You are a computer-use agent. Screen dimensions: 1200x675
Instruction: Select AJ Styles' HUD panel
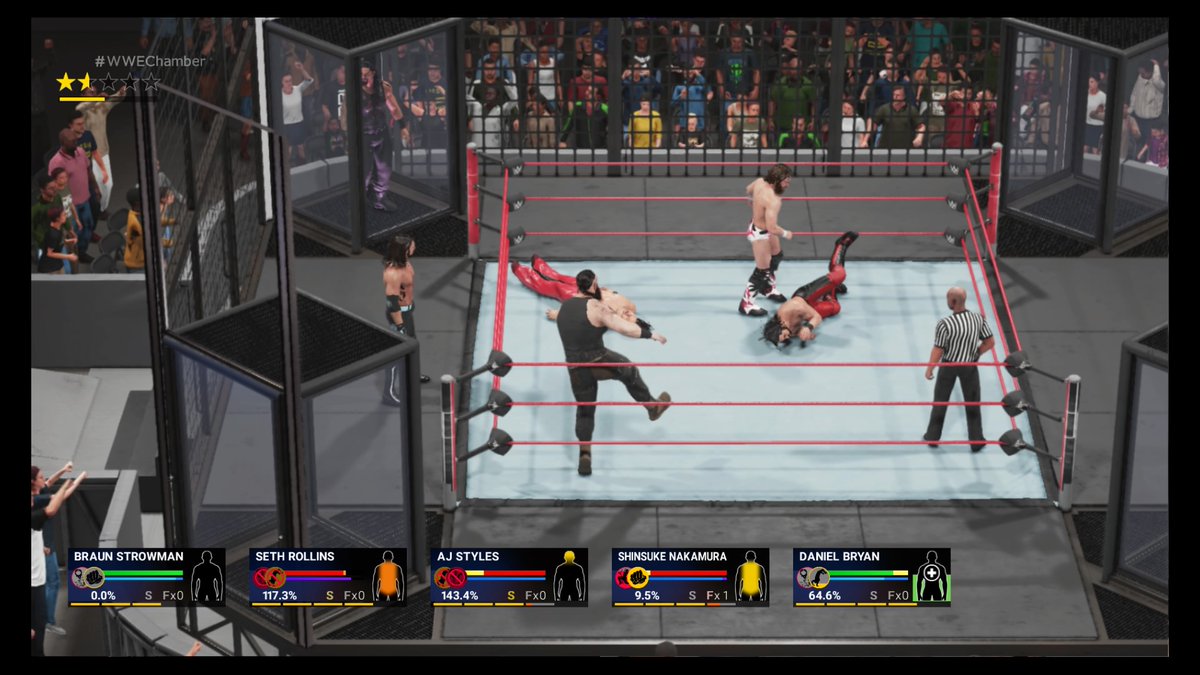[509, 577]
